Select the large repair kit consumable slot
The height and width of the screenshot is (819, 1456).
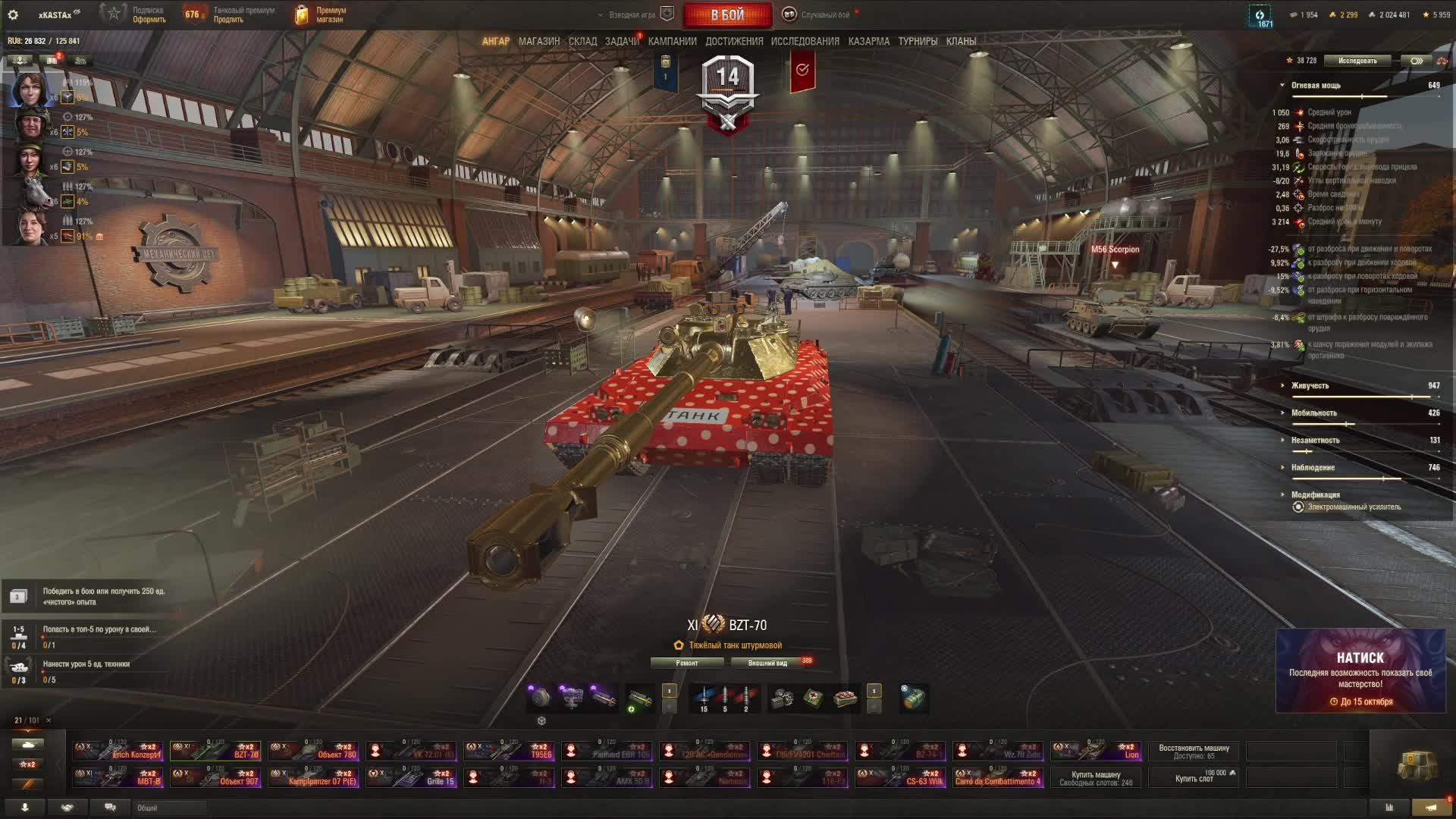(x=813, y=698)
